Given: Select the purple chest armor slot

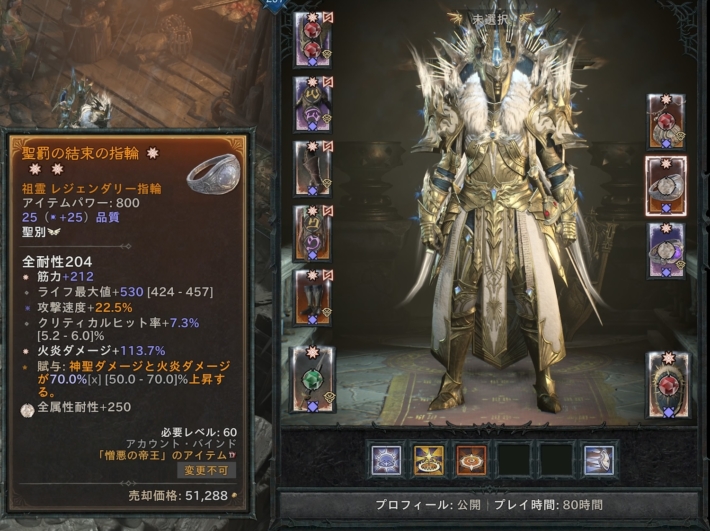Looking at the screenshot, I should click(313, 104).
